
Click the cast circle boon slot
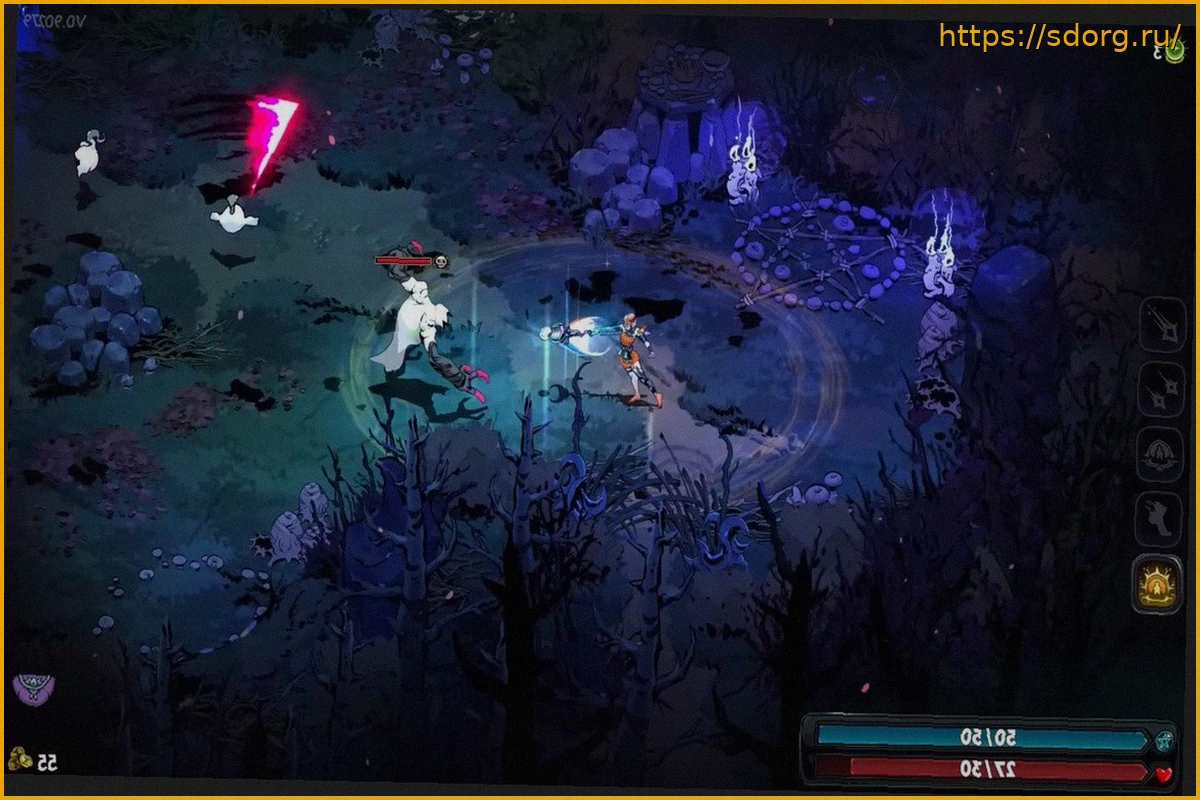(x=1160, y=455)
